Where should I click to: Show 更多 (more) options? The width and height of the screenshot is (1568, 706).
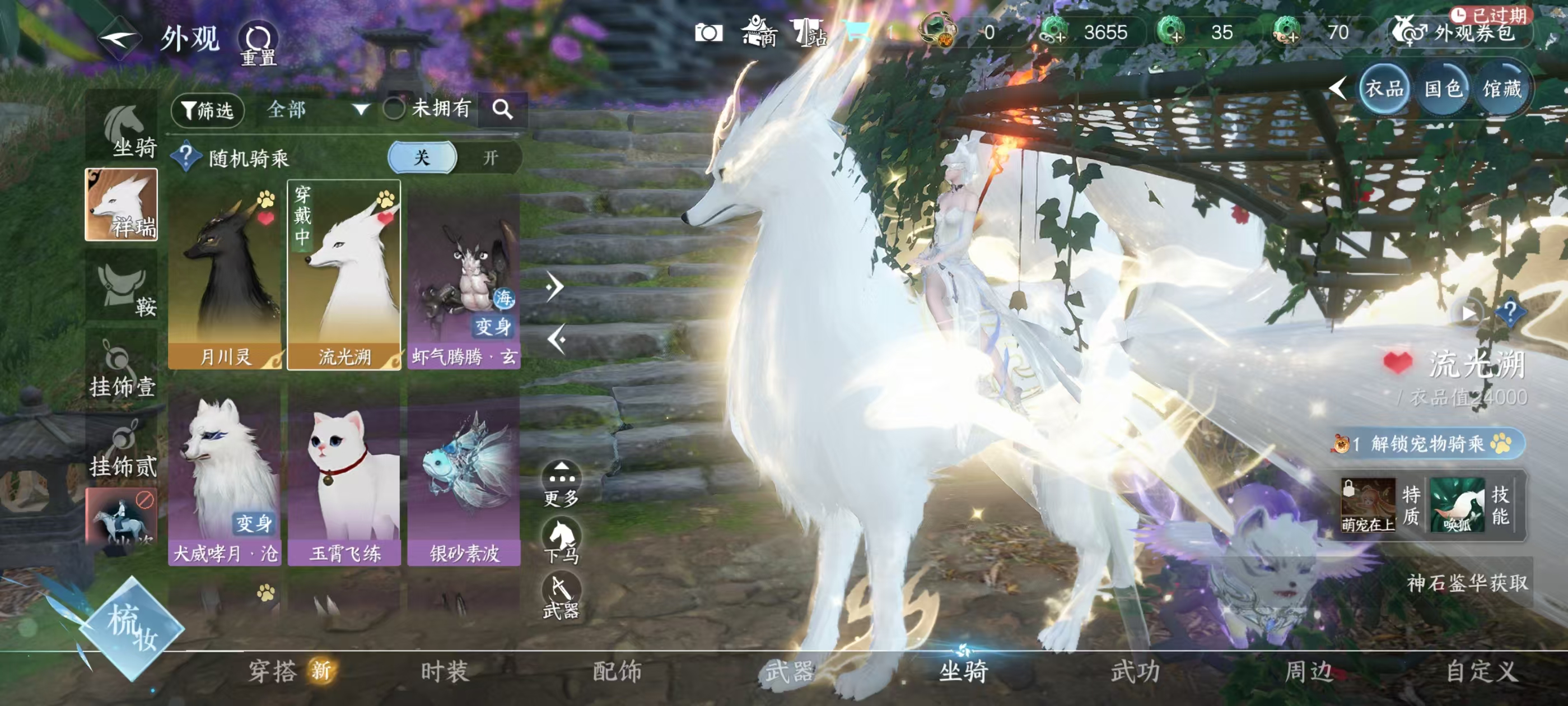pos(561,485)
